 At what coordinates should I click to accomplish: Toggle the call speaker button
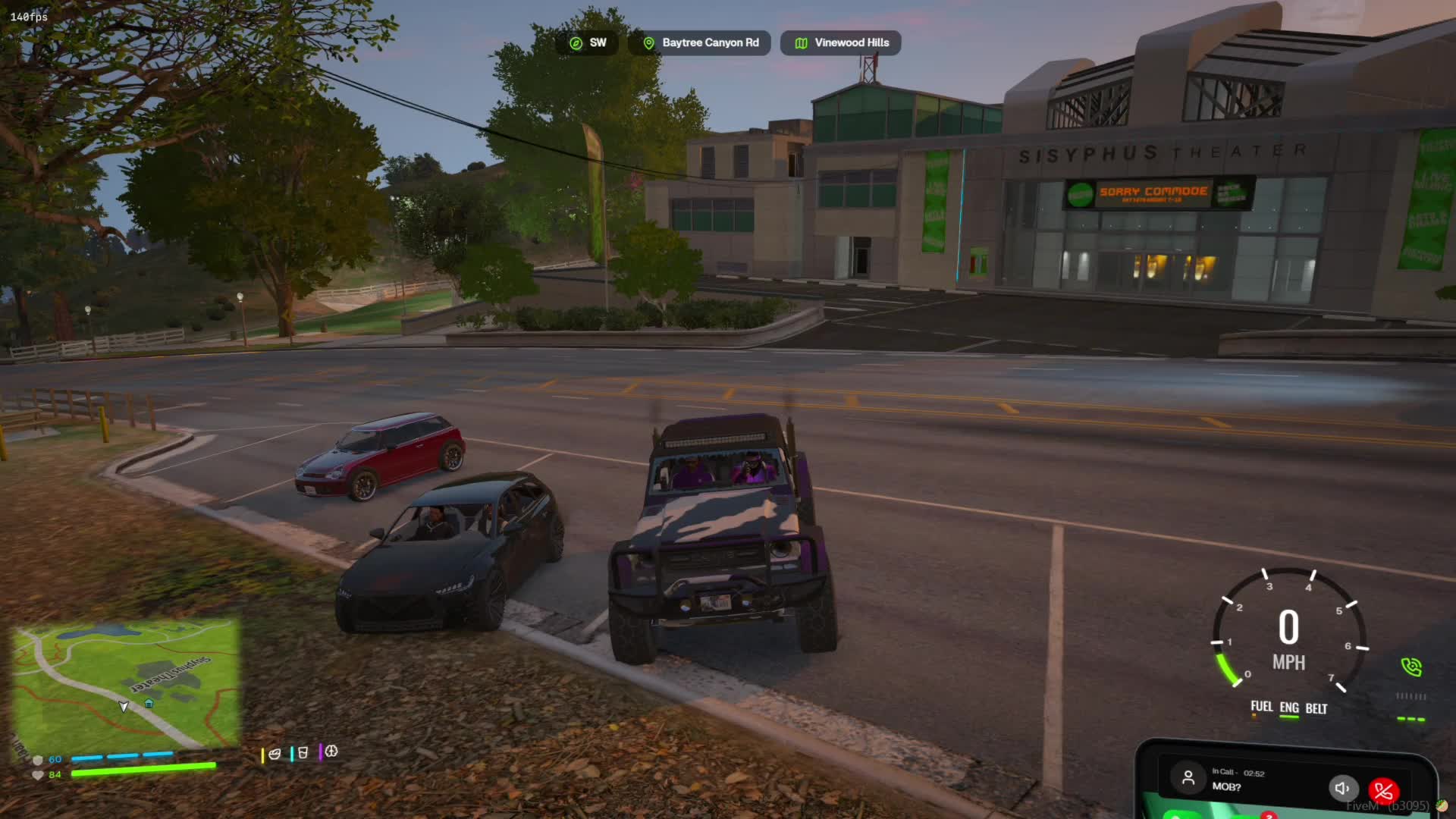1341,788
